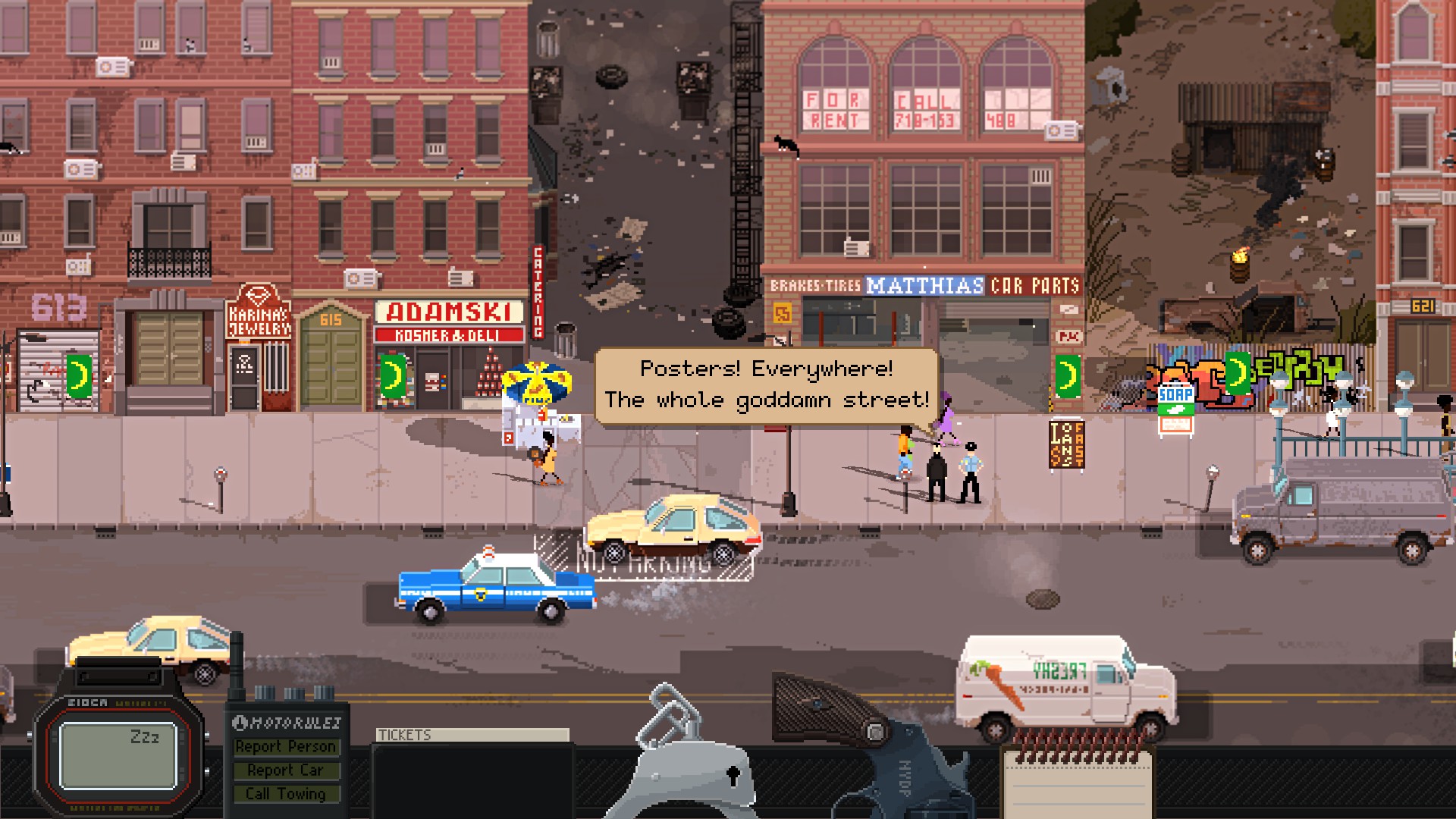Select Report Person on the radio

(286, 747)
